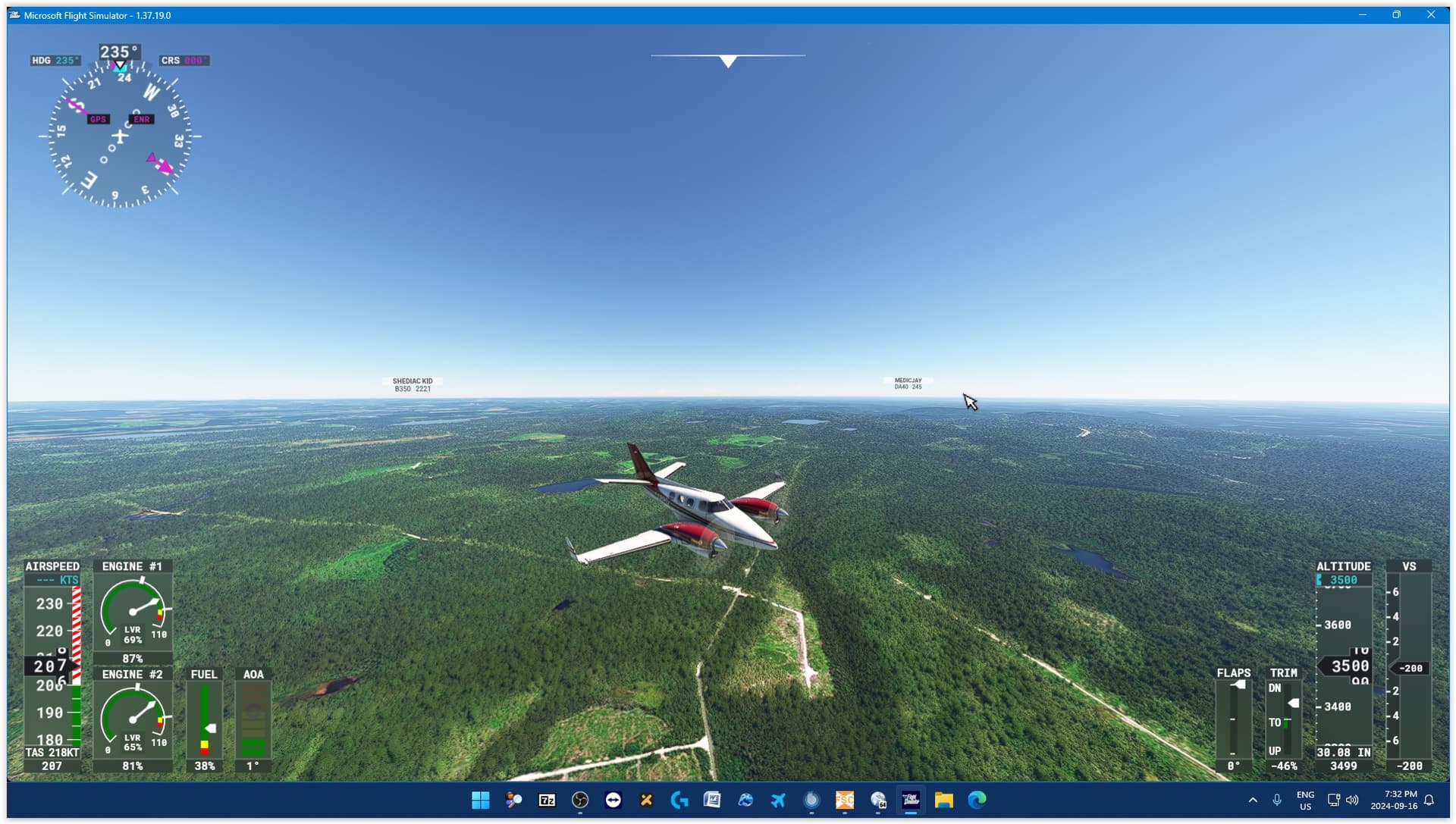Image resolution: width=1456 pixels, height=824 pixels.
Task: Select the running Flight Simulator taskbar icon
Action: point(912,800)
